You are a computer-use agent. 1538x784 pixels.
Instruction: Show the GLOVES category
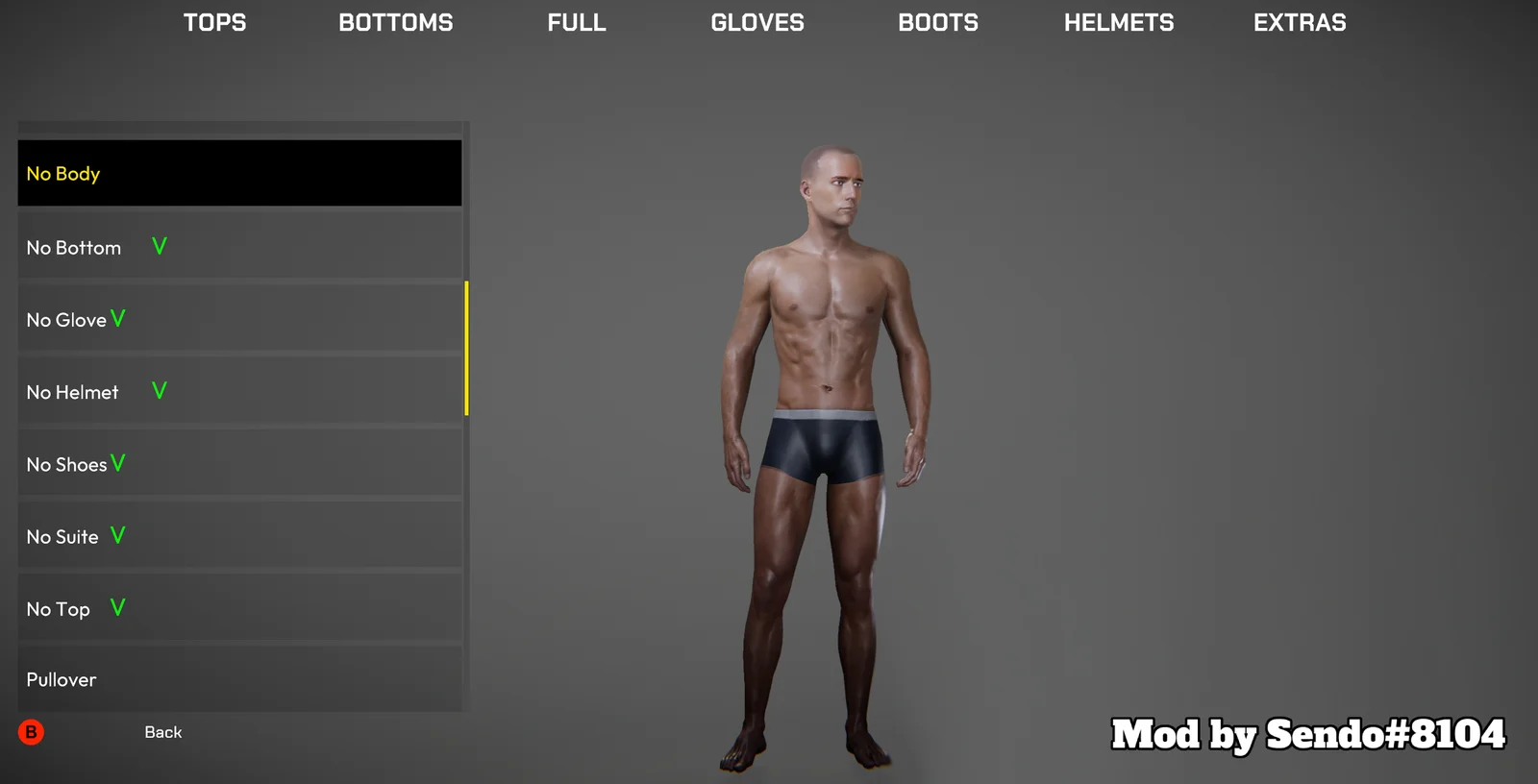[x=757, y=22]
